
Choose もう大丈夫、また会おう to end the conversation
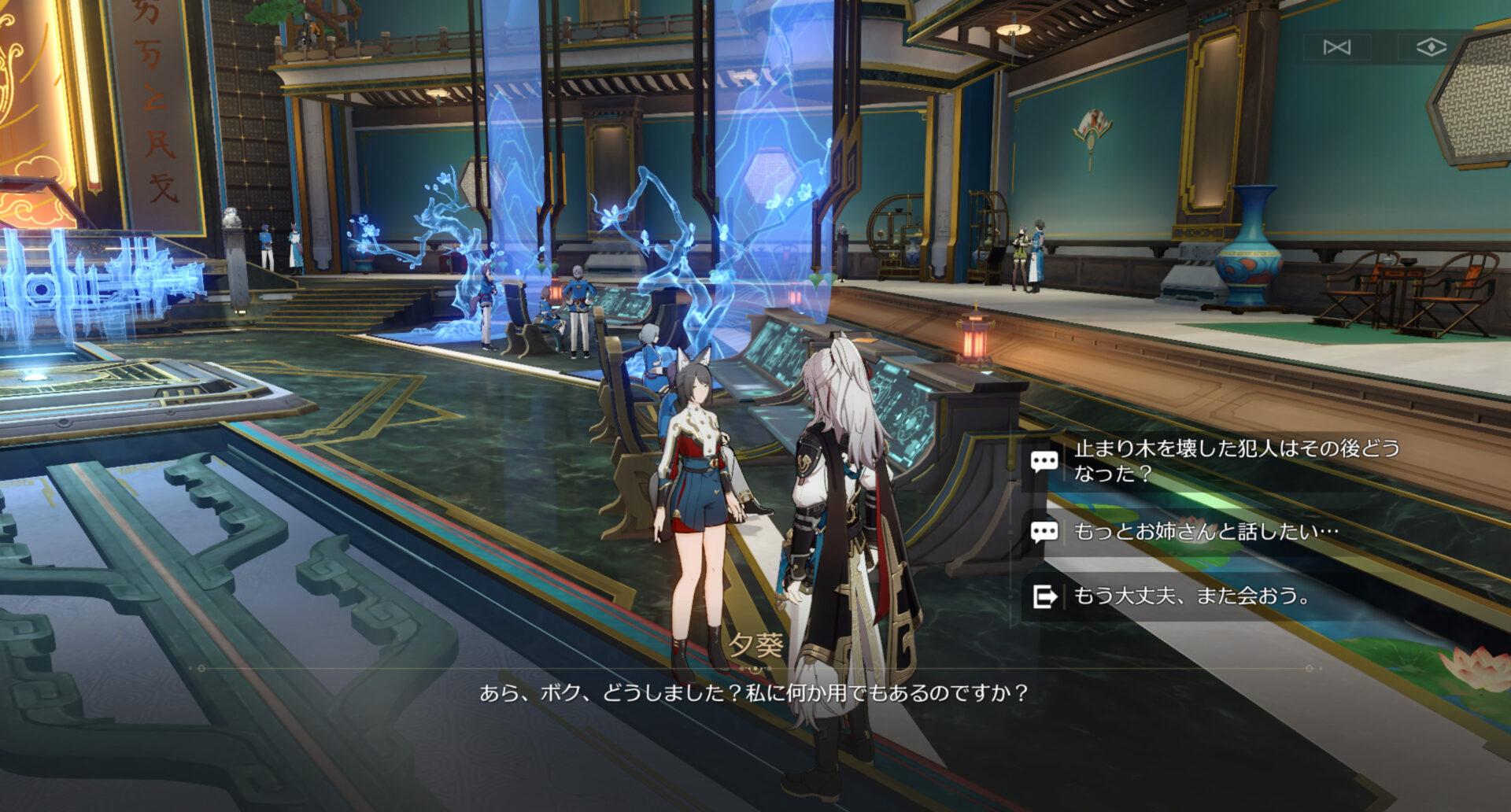pyautogui.click(x=1191, y=596)
